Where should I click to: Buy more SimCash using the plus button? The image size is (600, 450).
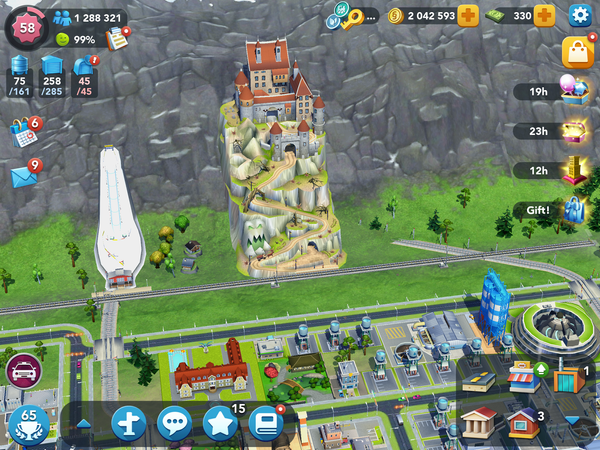[545, 16]
